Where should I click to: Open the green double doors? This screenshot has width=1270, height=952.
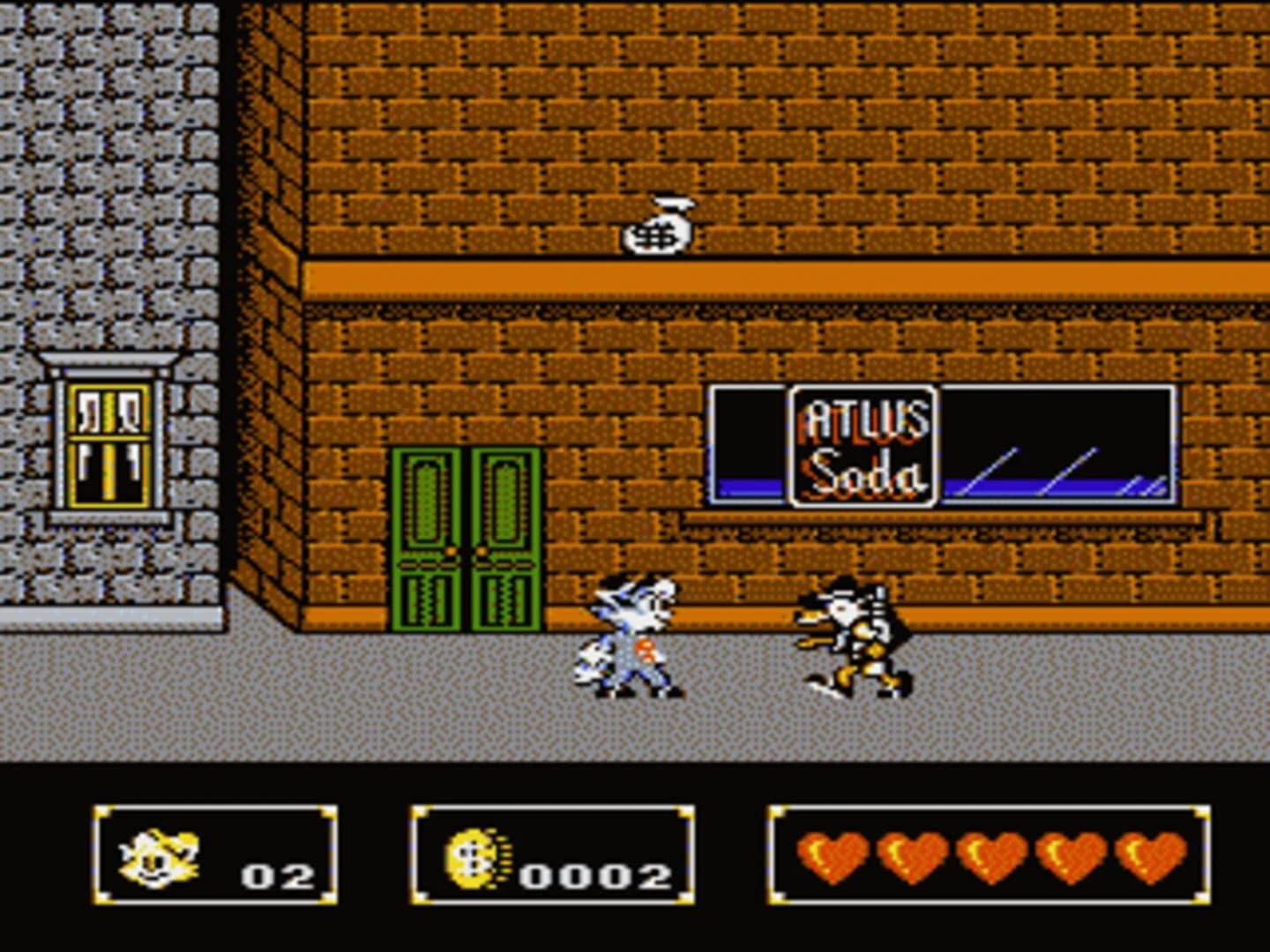tap(466, 538)
